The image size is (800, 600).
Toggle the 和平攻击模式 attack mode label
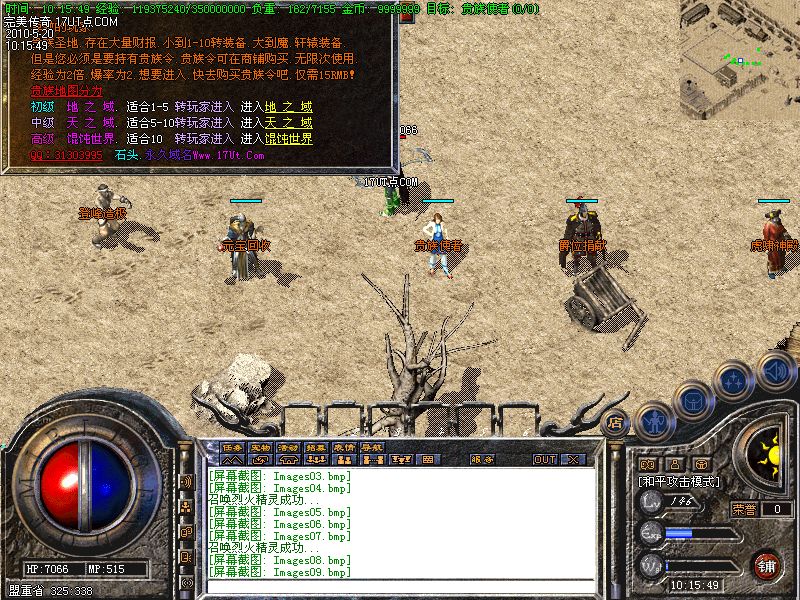click(681, 481)
